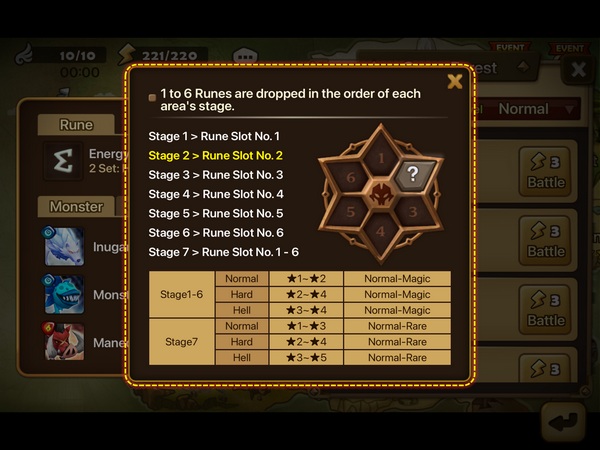600x450 pixels.
Task: Close the stage list window behind
Action: tap(577, 70)
